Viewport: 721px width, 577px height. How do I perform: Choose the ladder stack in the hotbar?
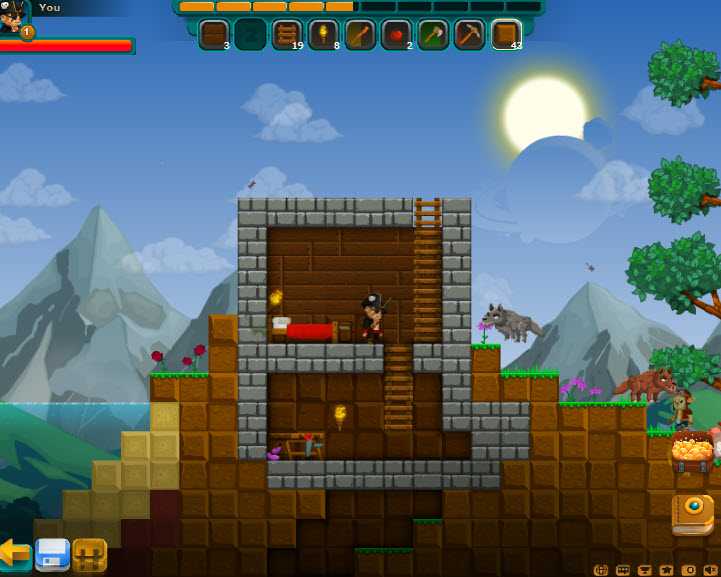[x=287, y=34]
